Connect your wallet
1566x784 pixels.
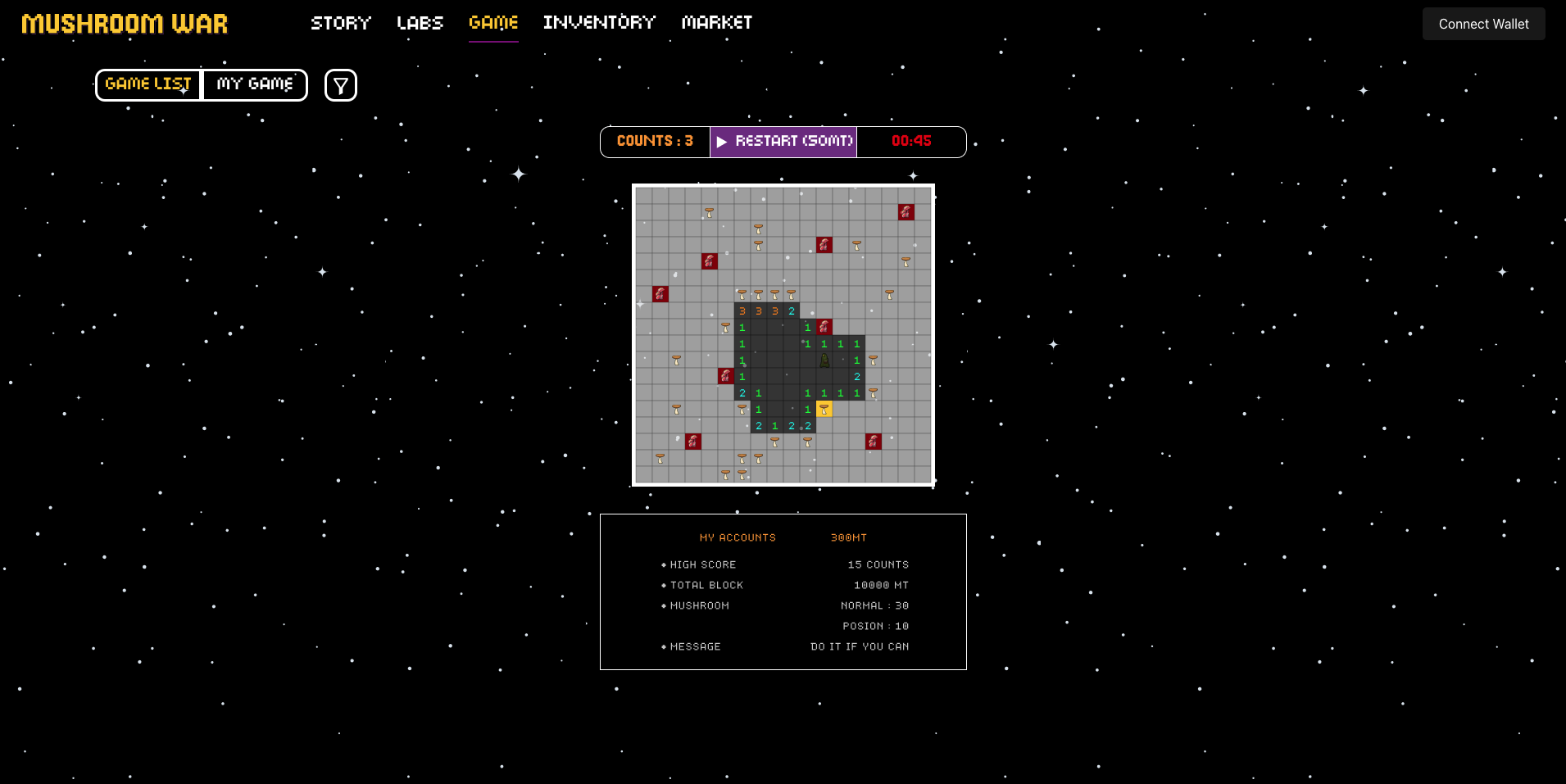(x=1483, y=24)
